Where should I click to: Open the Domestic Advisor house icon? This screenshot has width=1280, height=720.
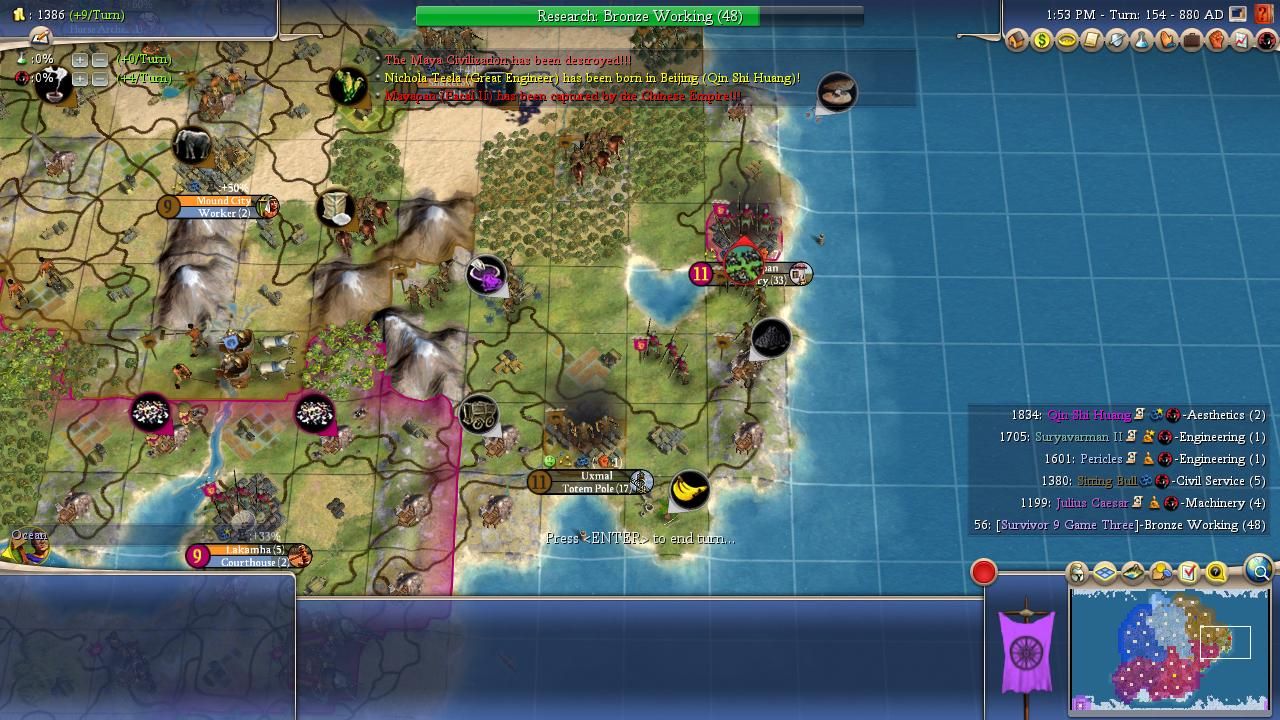click(1016, 41)
